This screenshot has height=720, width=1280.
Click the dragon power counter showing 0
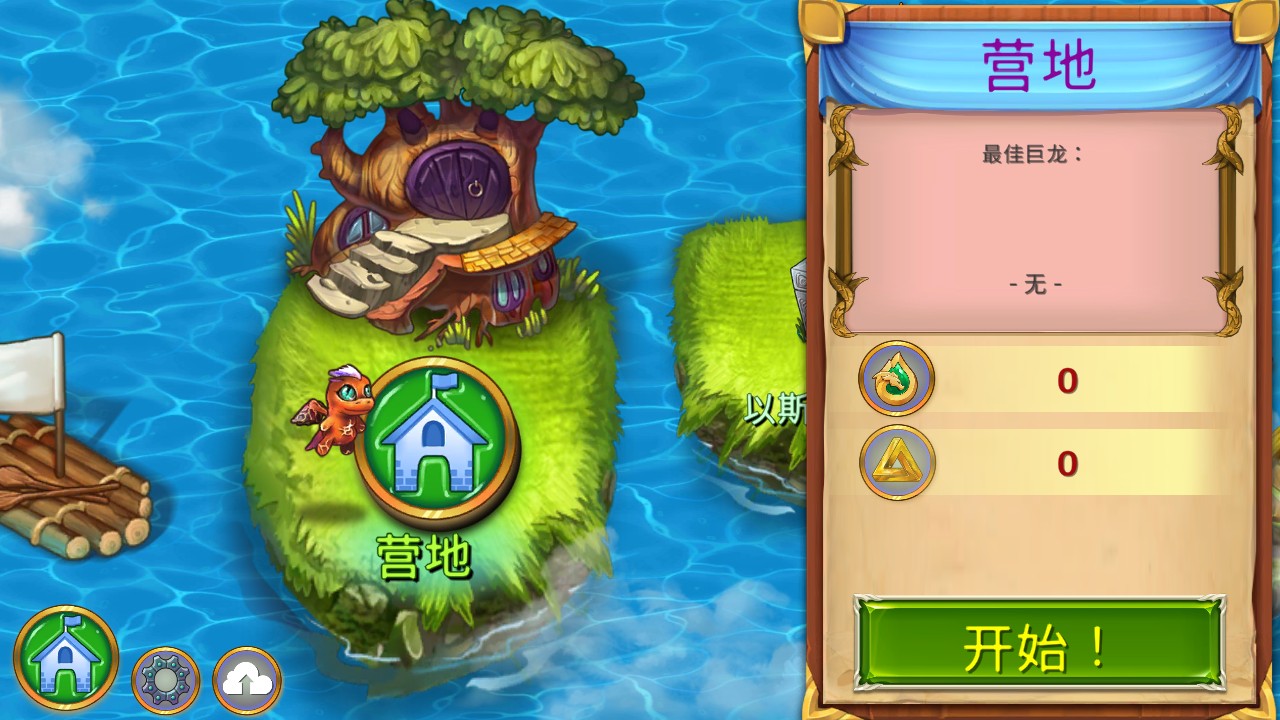tap(1067, 381)
